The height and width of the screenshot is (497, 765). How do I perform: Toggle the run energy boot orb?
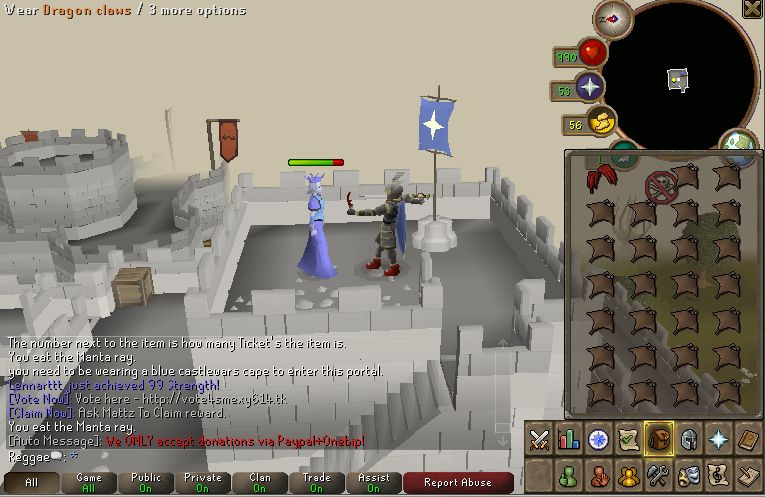[601, 124]
